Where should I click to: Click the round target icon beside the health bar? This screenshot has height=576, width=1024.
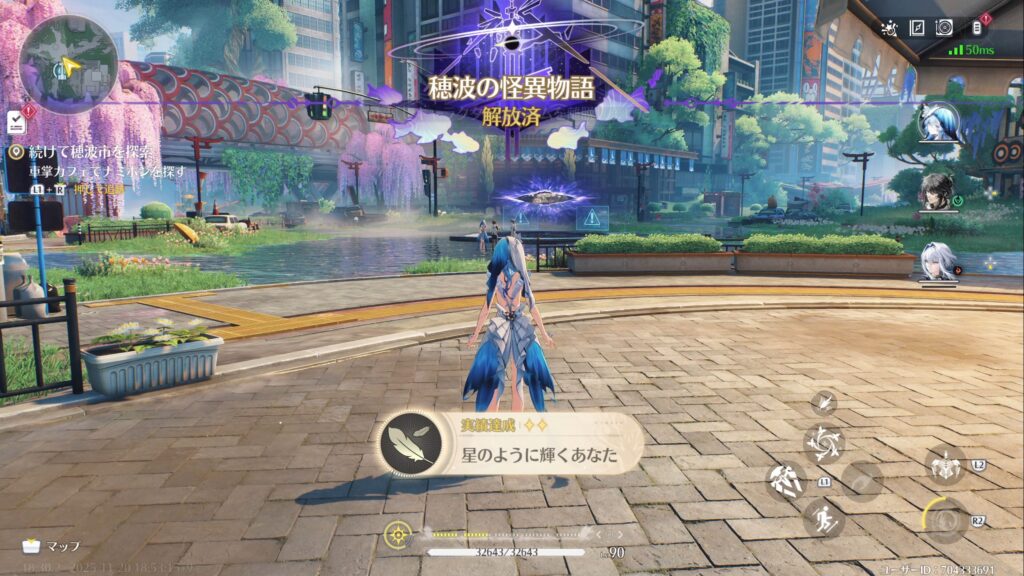coord(398,533)
